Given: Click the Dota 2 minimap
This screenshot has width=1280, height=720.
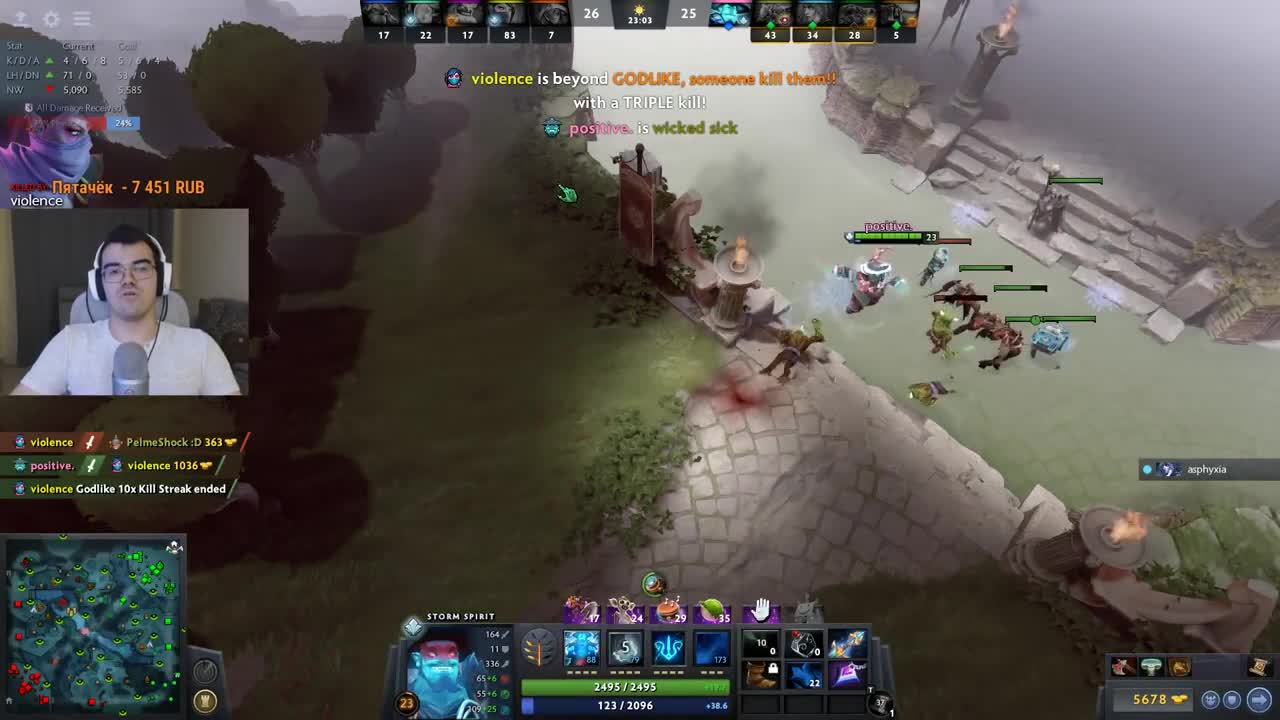Looking at the screenshot, I should tap(94, 624).
